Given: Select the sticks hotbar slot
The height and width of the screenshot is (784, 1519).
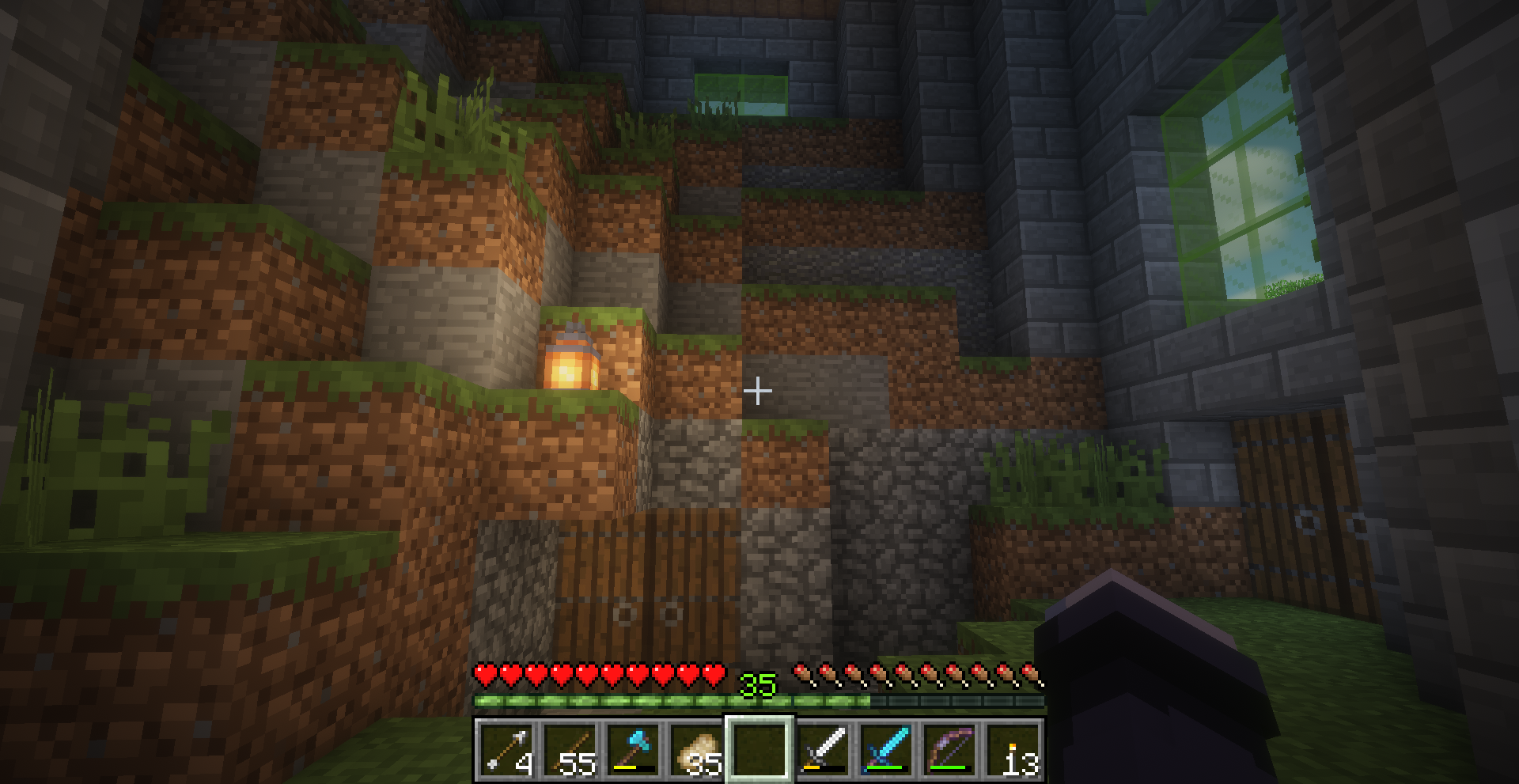Looking at the screenshot, I should coord(570,748).
